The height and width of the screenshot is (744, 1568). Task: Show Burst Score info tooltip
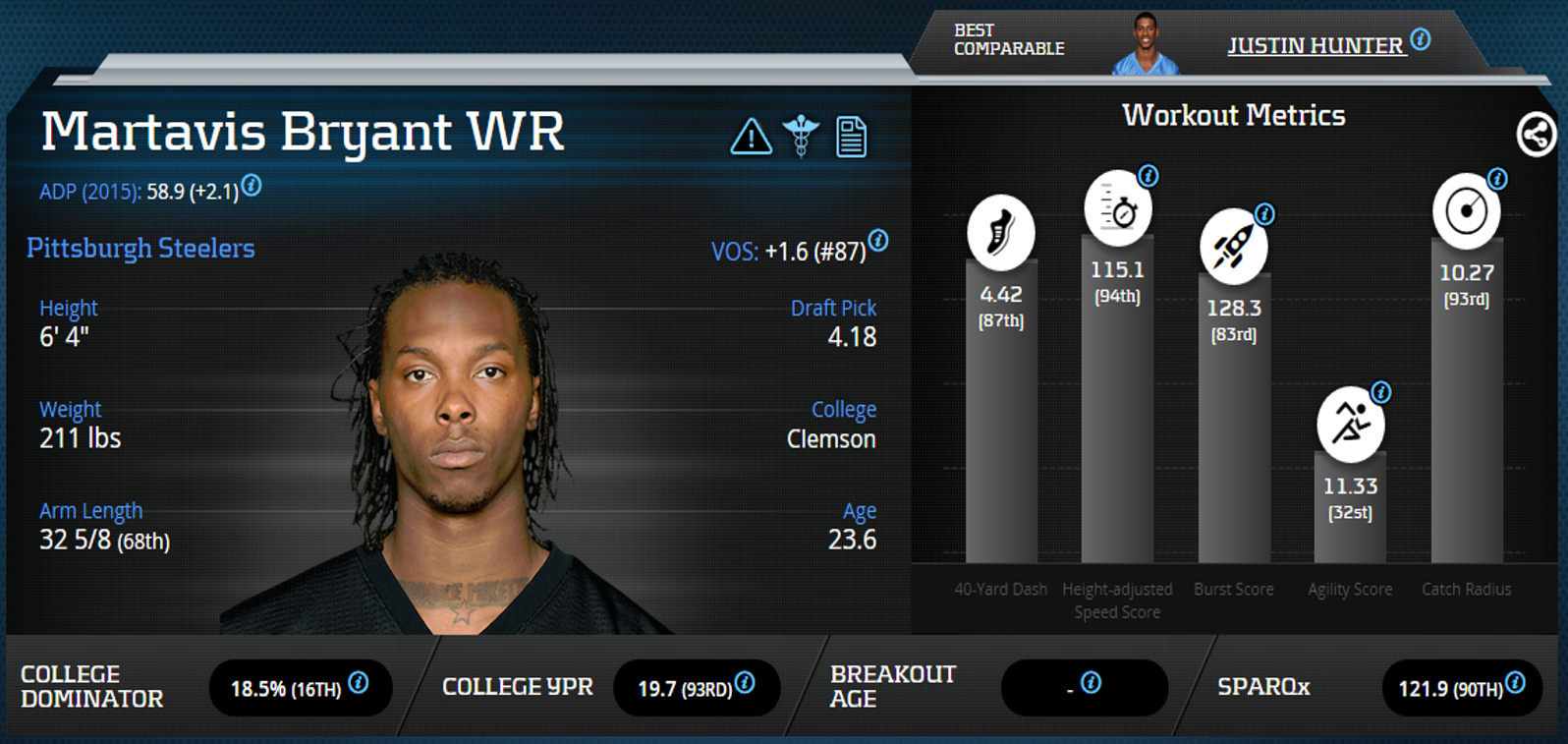(1264, 214)
